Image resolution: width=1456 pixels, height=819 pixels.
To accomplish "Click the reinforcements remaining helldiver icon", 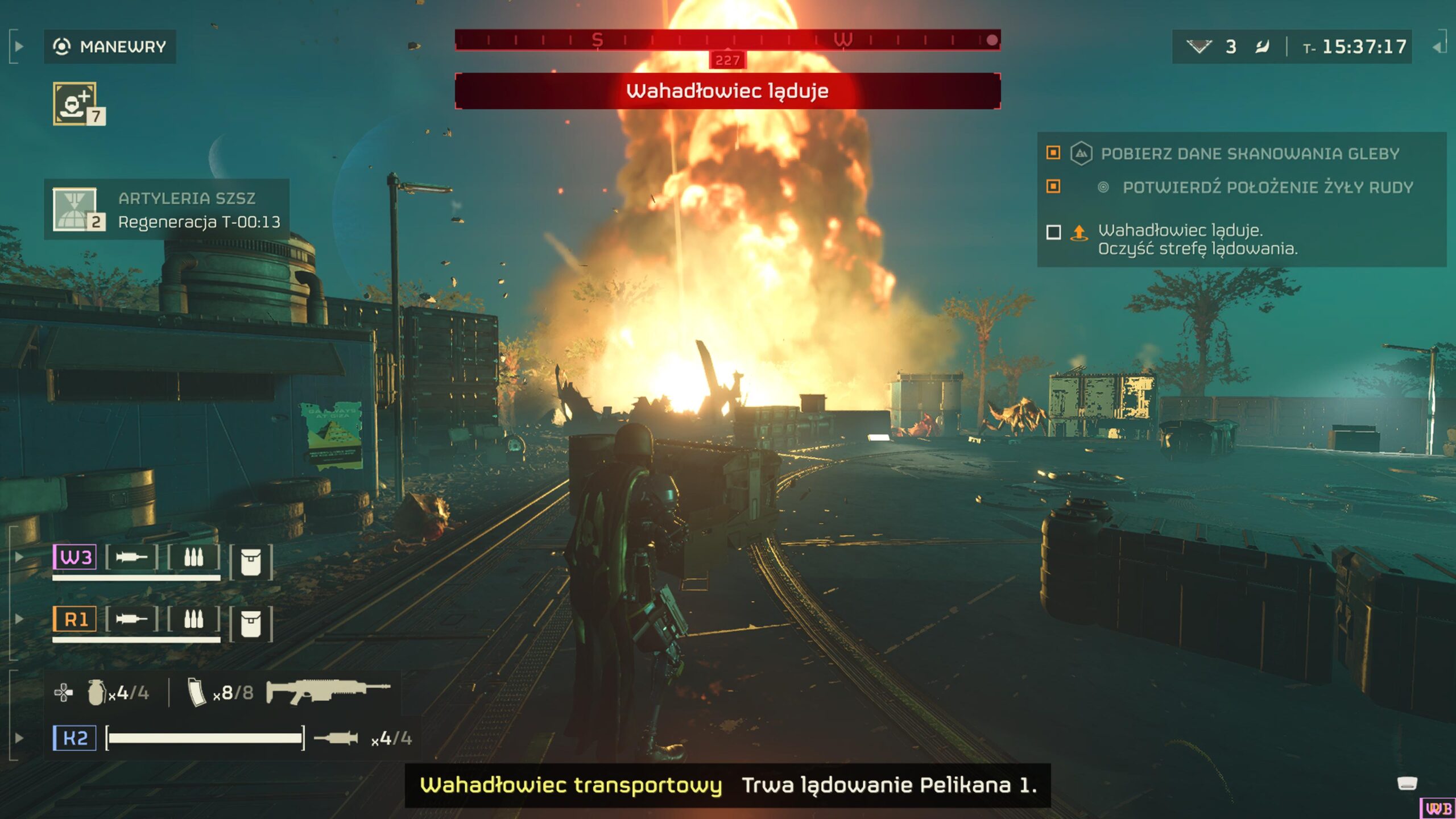I will point(1199,47).
